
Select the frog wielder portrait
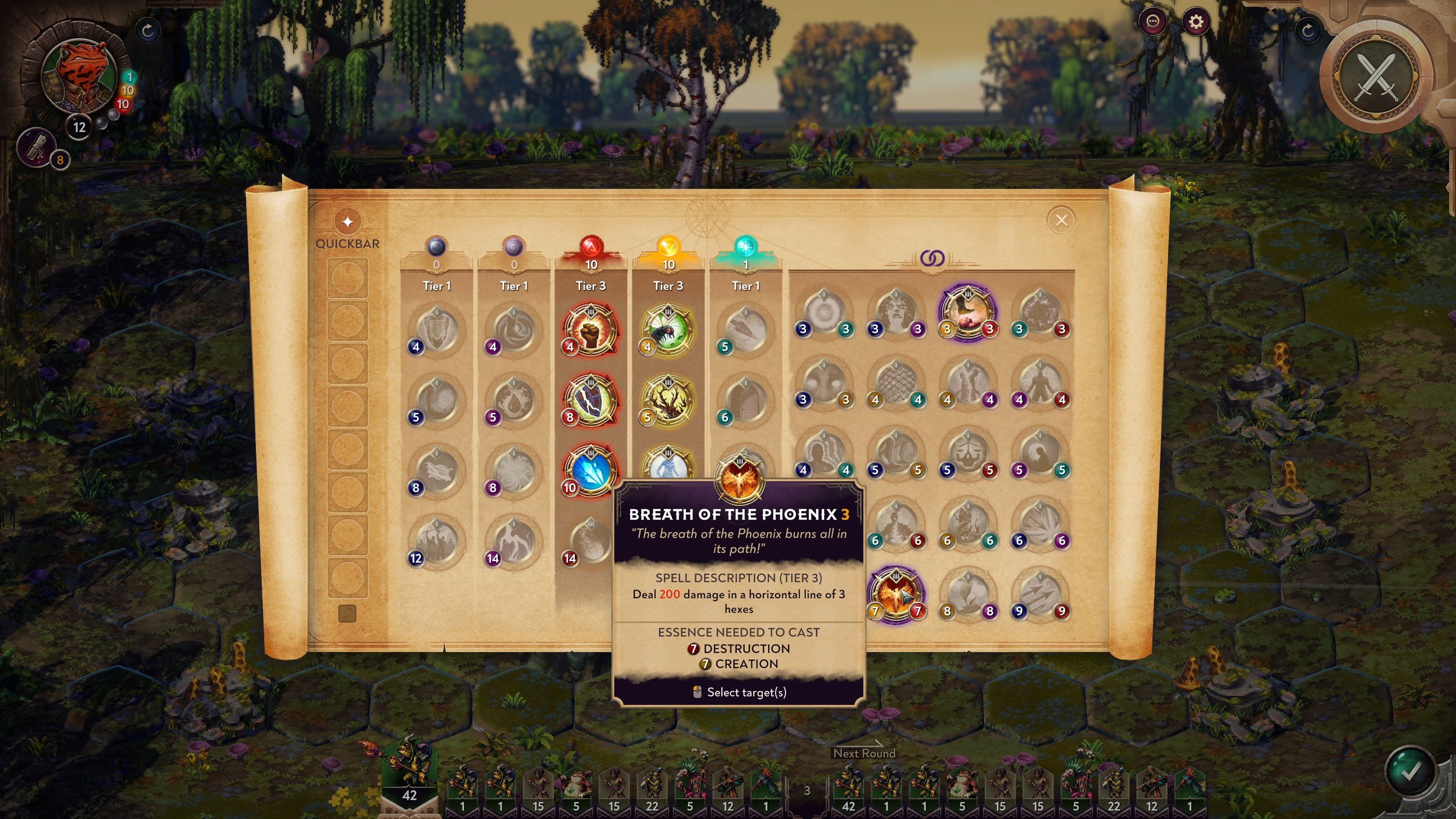point(80,76)
